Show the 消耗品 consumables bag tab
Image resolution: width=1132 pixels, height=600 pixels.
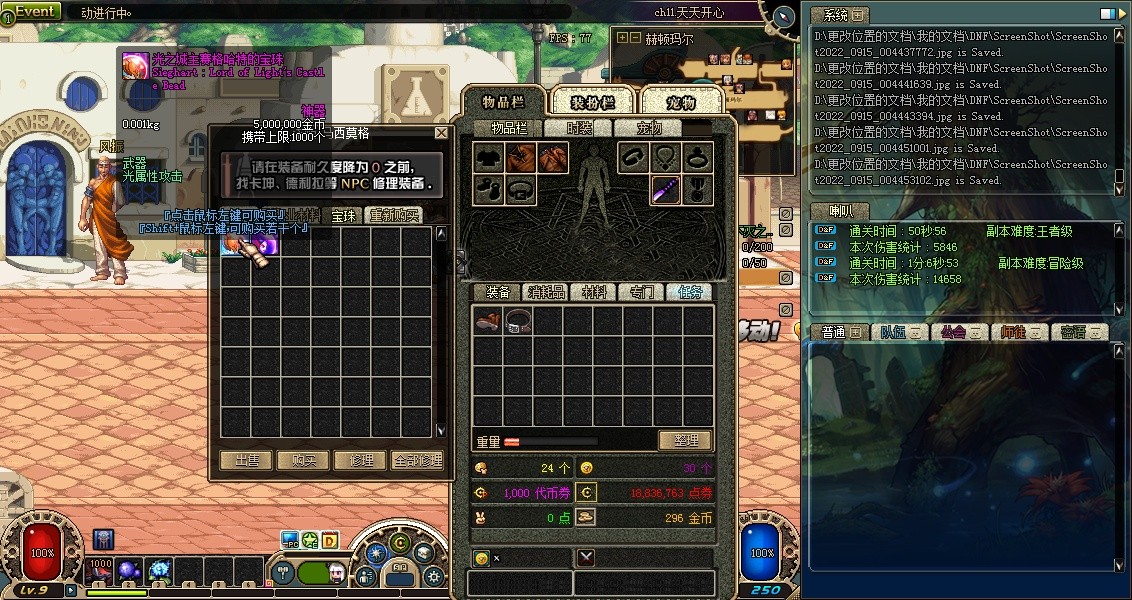coord(546,292)
